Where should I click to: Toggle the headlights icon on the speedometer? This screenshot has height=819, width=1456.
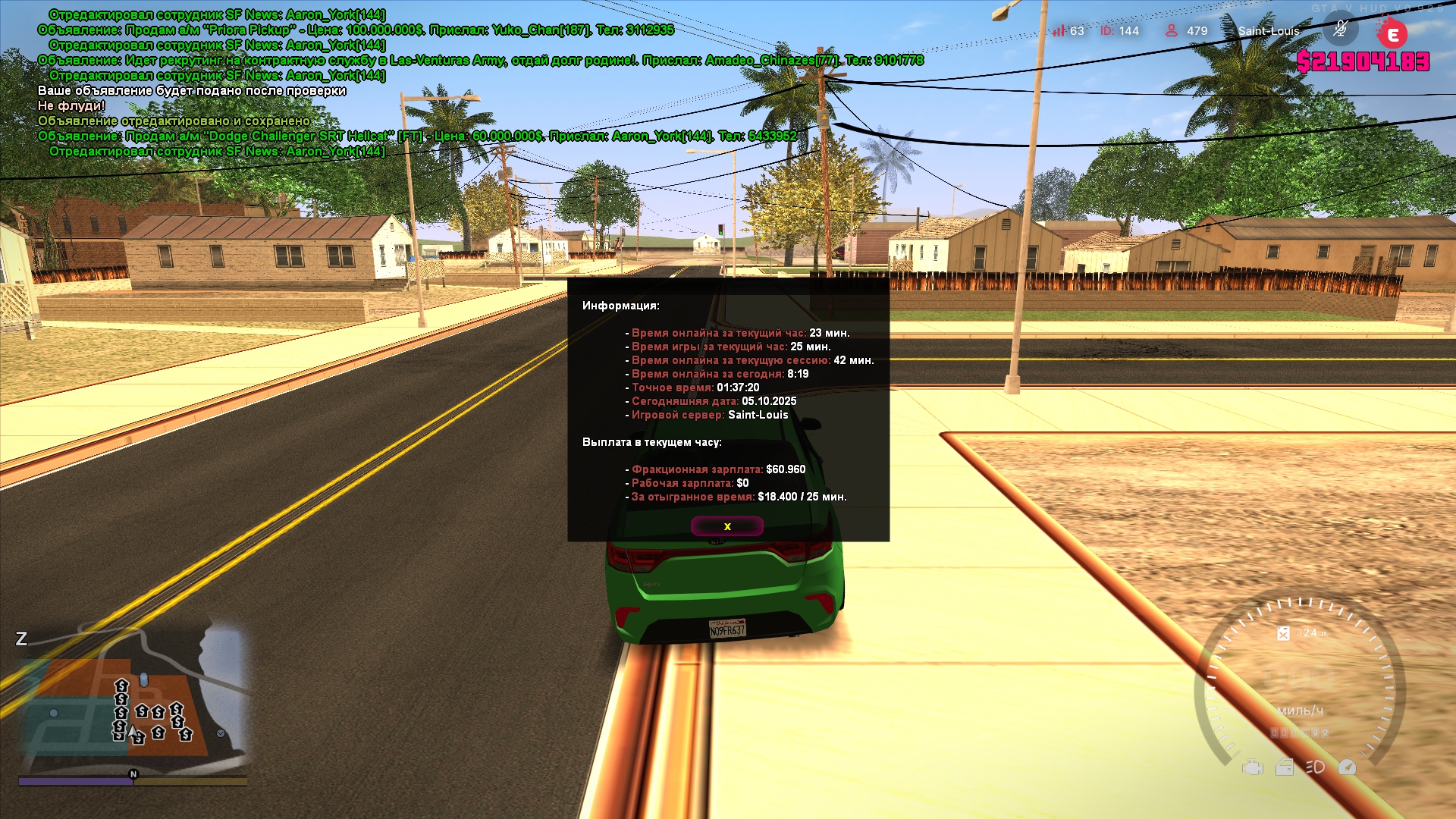[x=1315, y=767]
